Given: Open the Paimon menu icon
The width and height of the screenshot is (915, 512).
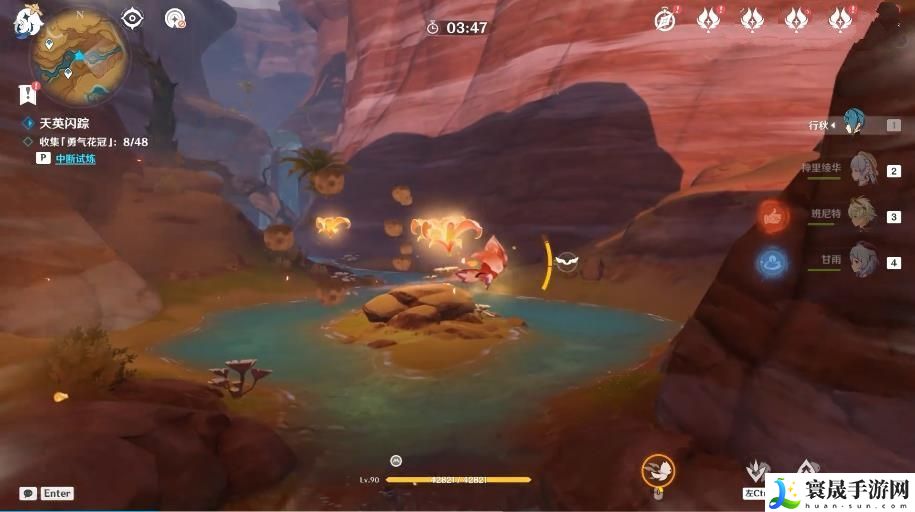Looking at the screenshot, I should 22,20.
